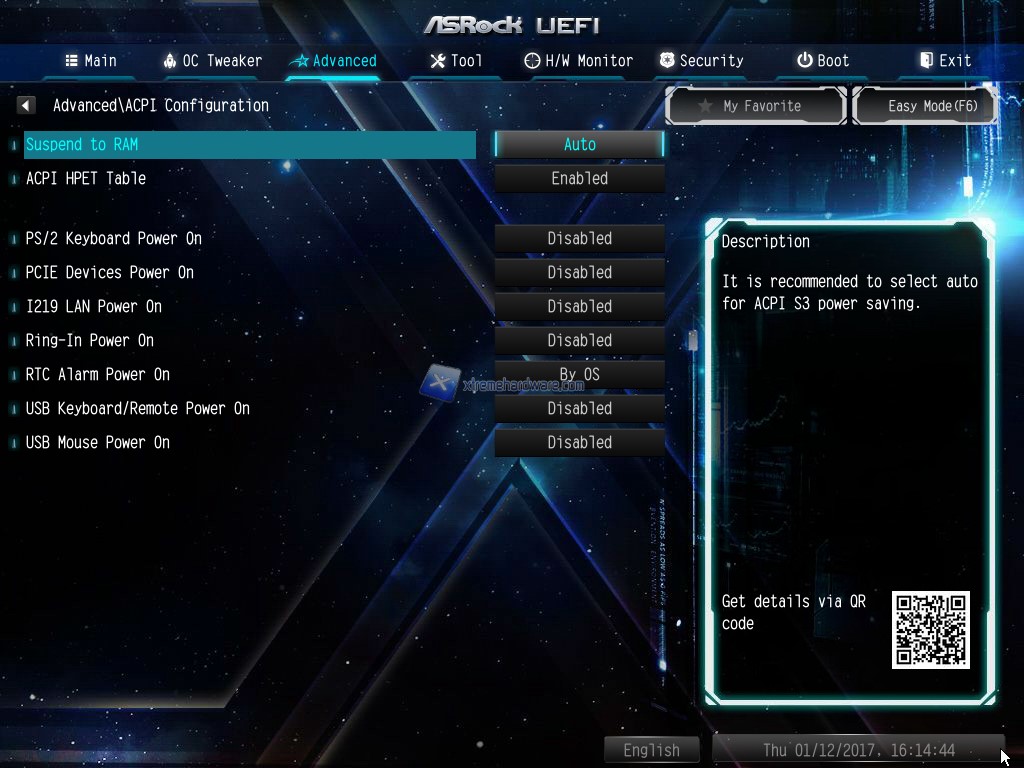This screenshot has height=768, width=1024.
Task: Open the Ring-In Power On option
Action: (x=579, y=340)
